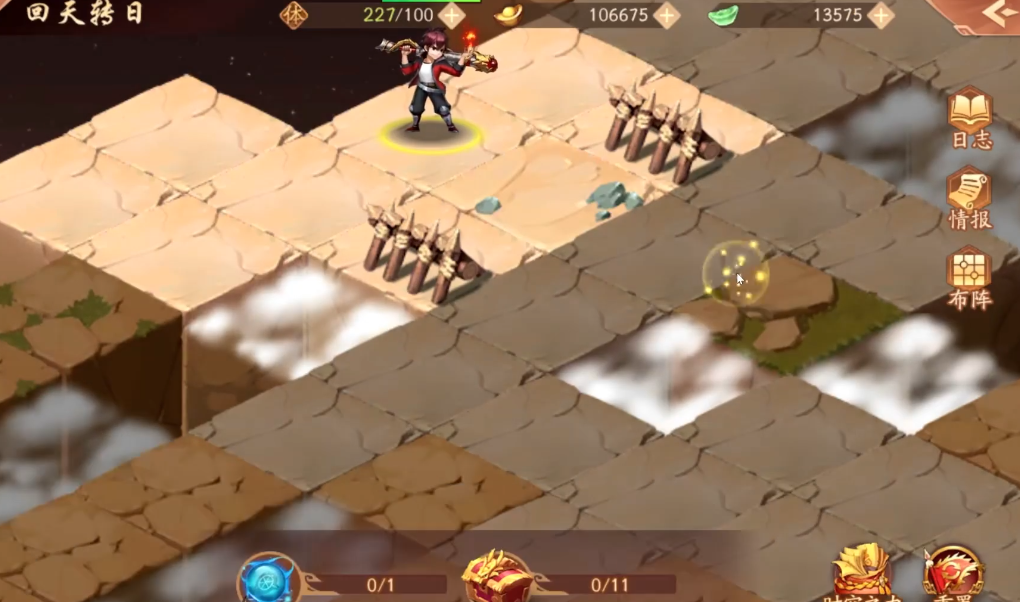The width and height of the screenshot is (1020, 602).
Task: Add gold ingots with the plus beside 106675
Action: [666, 15]
